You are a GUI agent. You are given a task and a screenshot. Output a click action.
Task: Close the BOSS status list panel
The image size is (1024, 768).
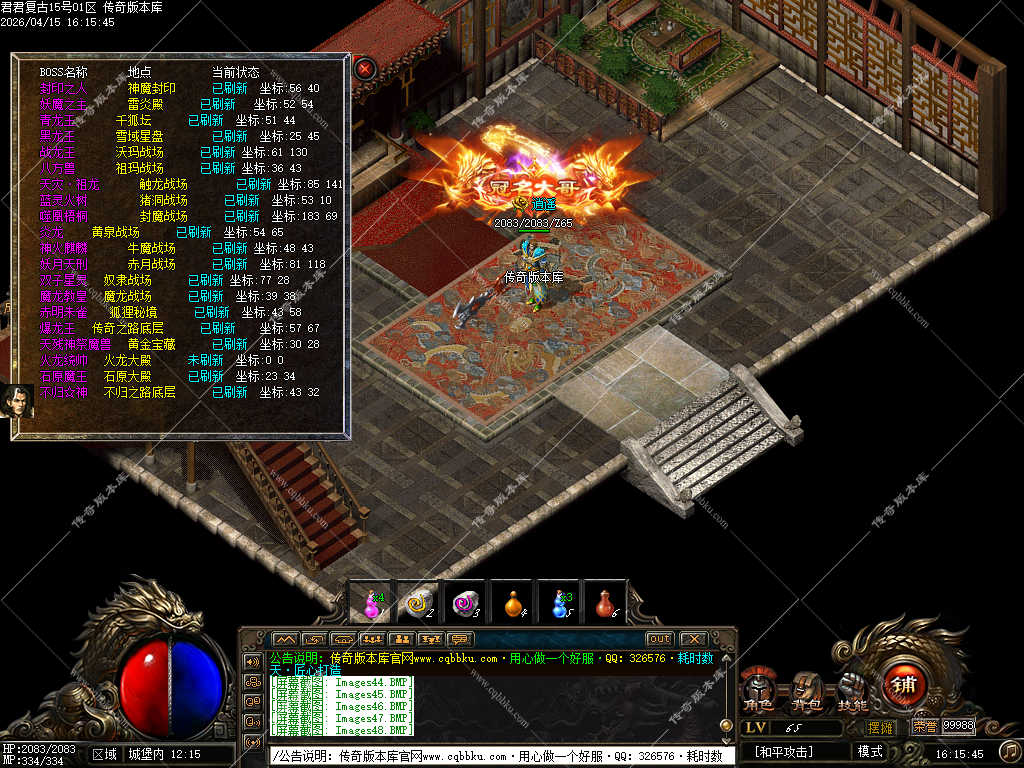point(366,68)
